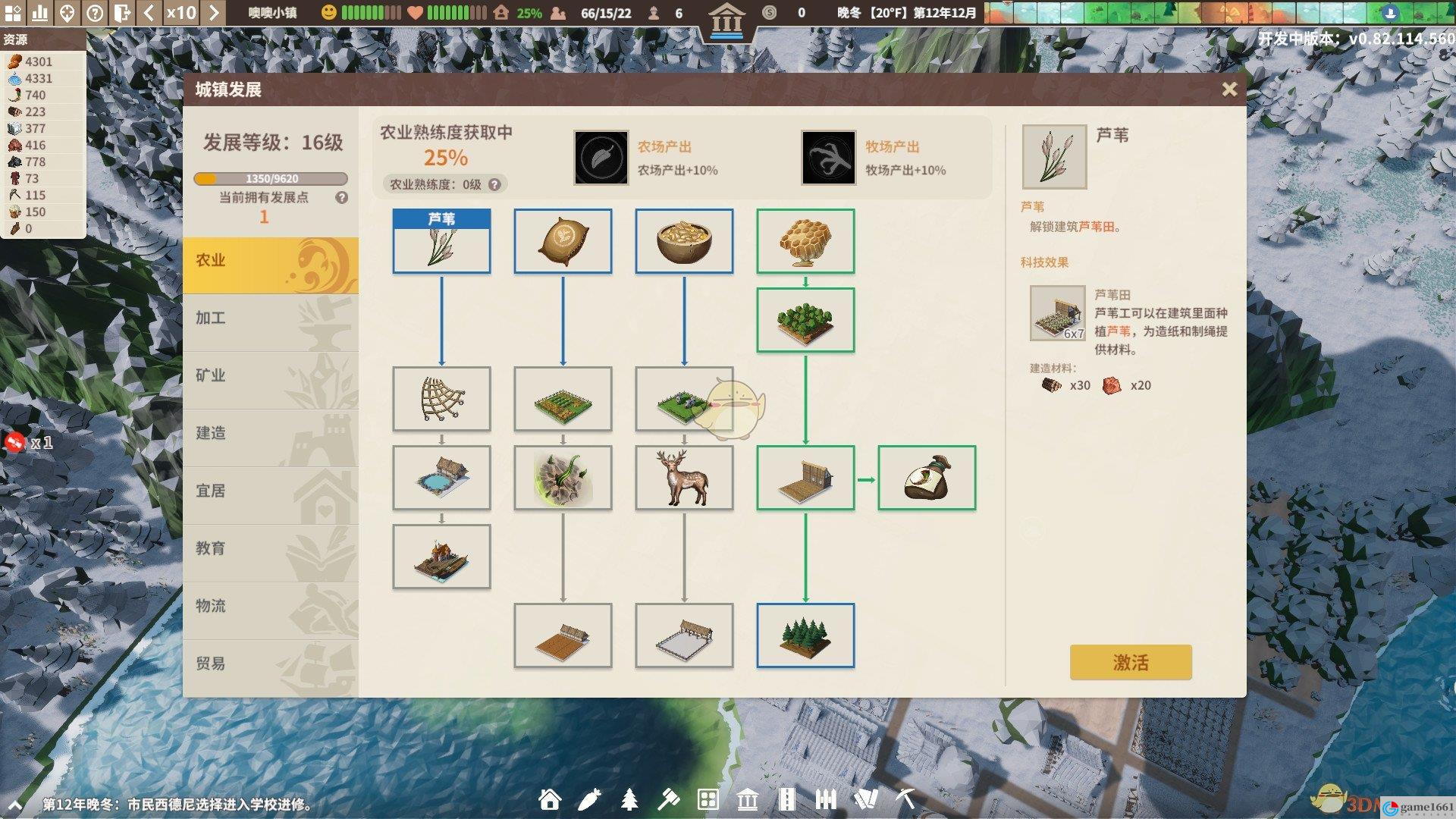Choose the 贸易 trade tab
The height and width of the screenshot is (819, 1456).
point(270,664)
